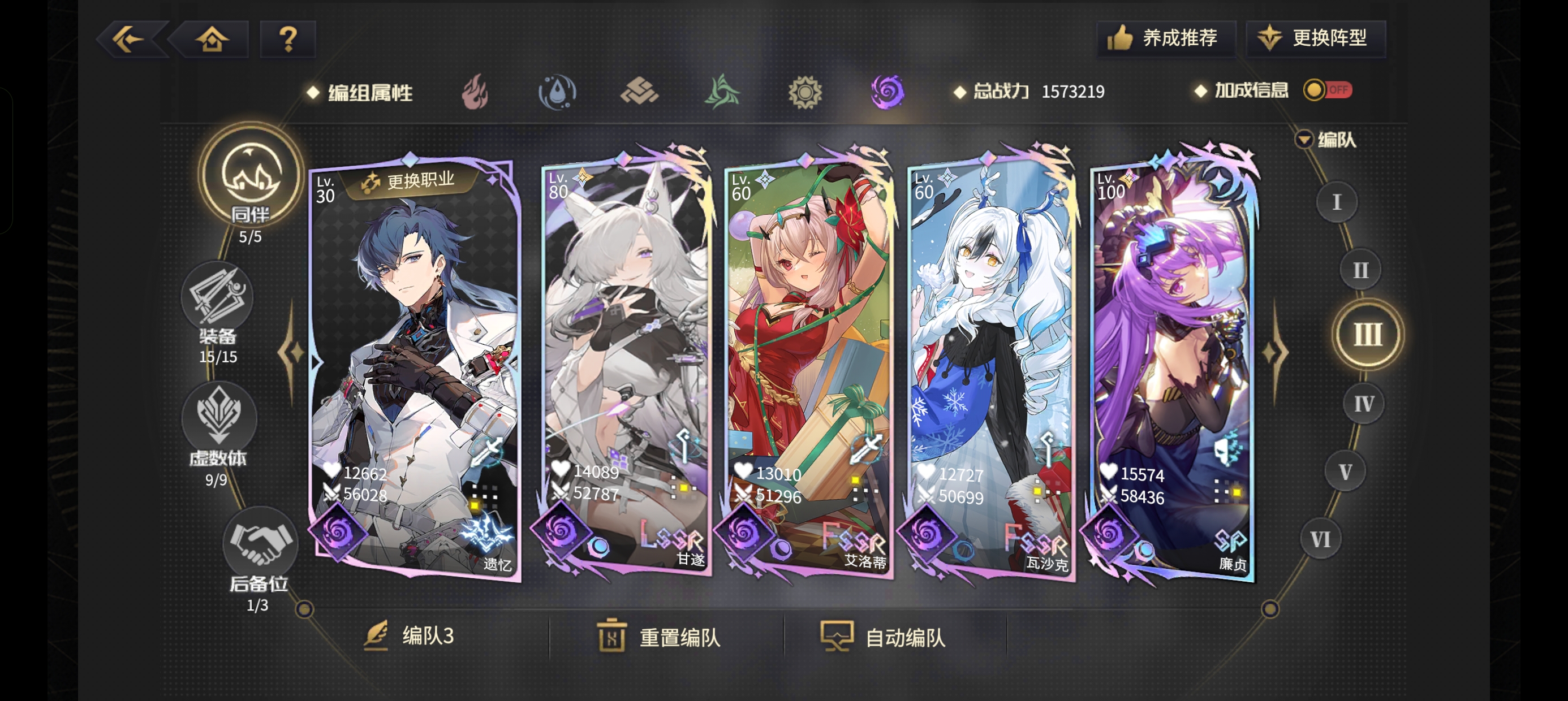Screen dimensions: 1568x701
Task: Switch to team slot IV
Action: (x=1363, y=404)
